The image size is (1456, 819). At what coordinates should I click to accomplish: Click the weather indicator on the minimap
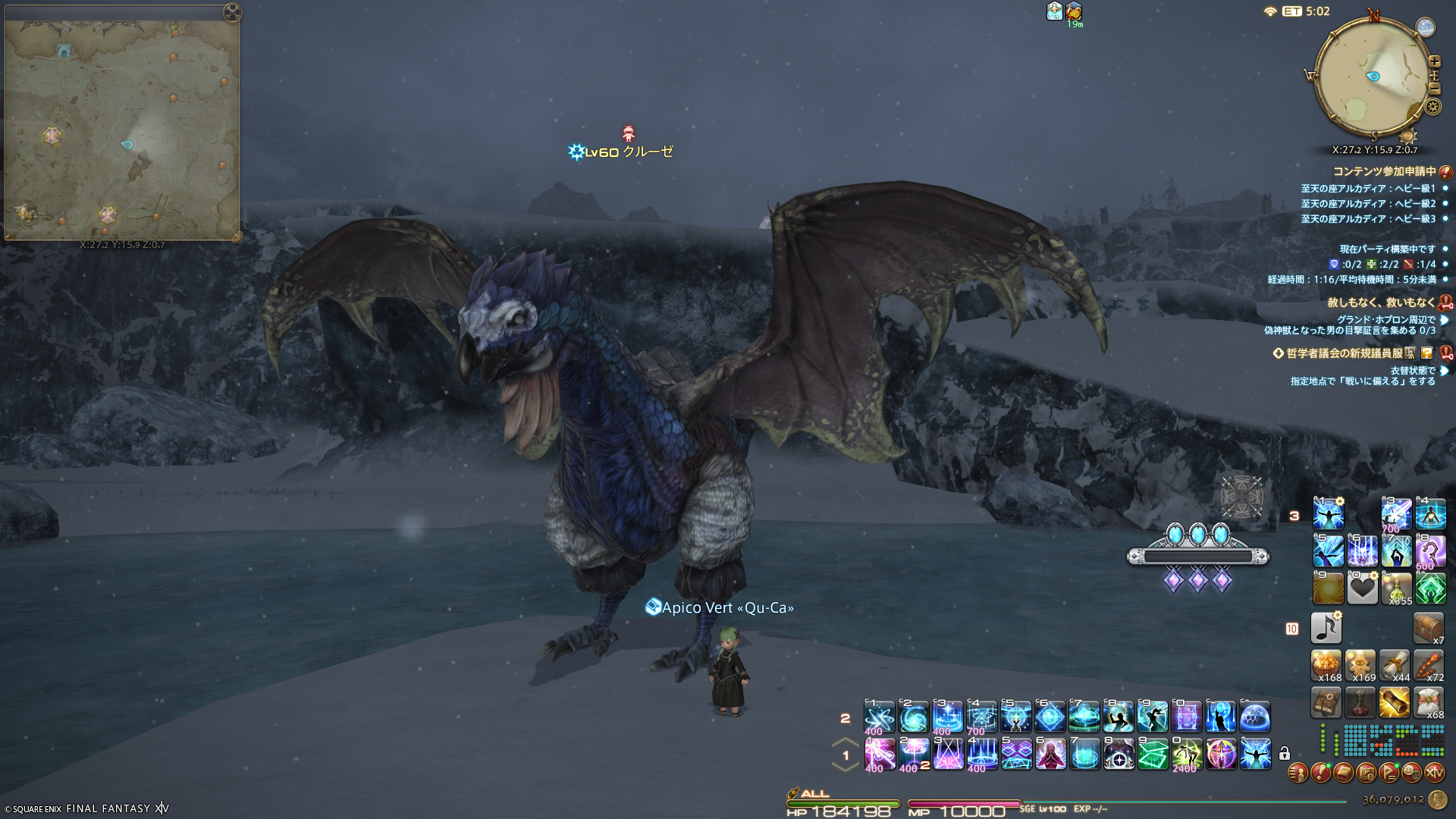coord(1426,27)
